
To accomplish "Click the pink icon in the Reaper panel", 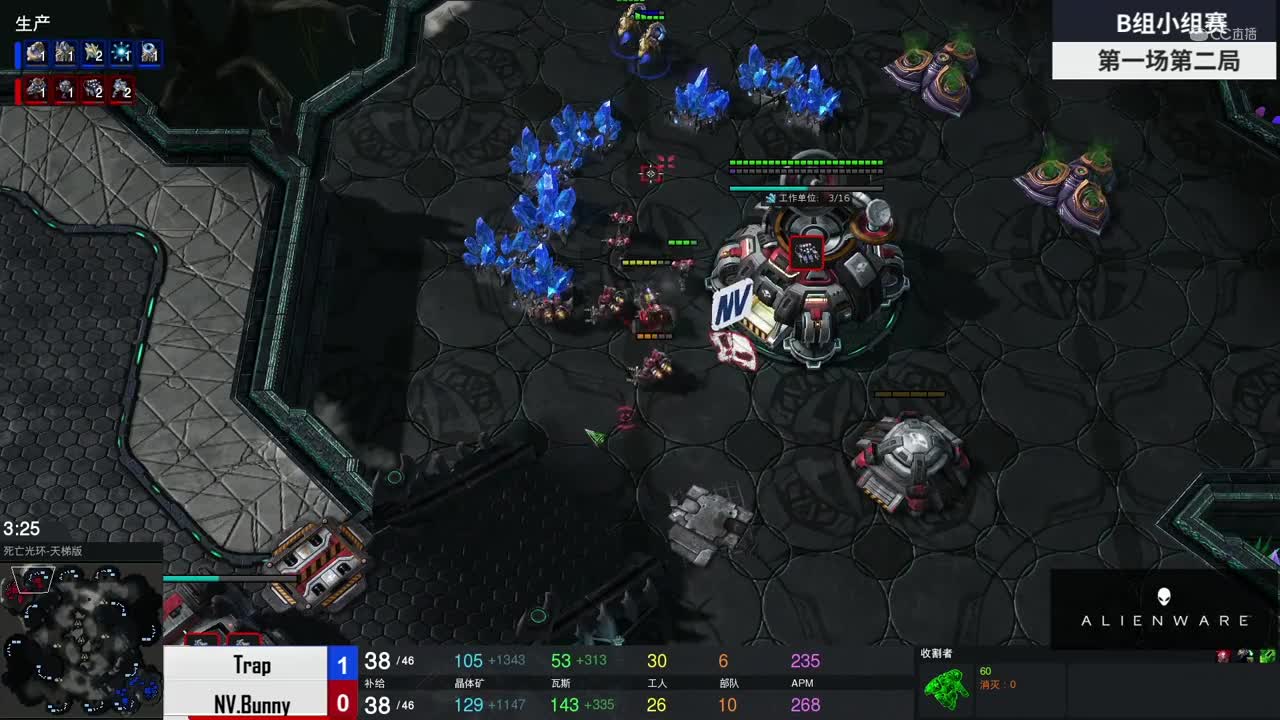I will [1223, 656].
